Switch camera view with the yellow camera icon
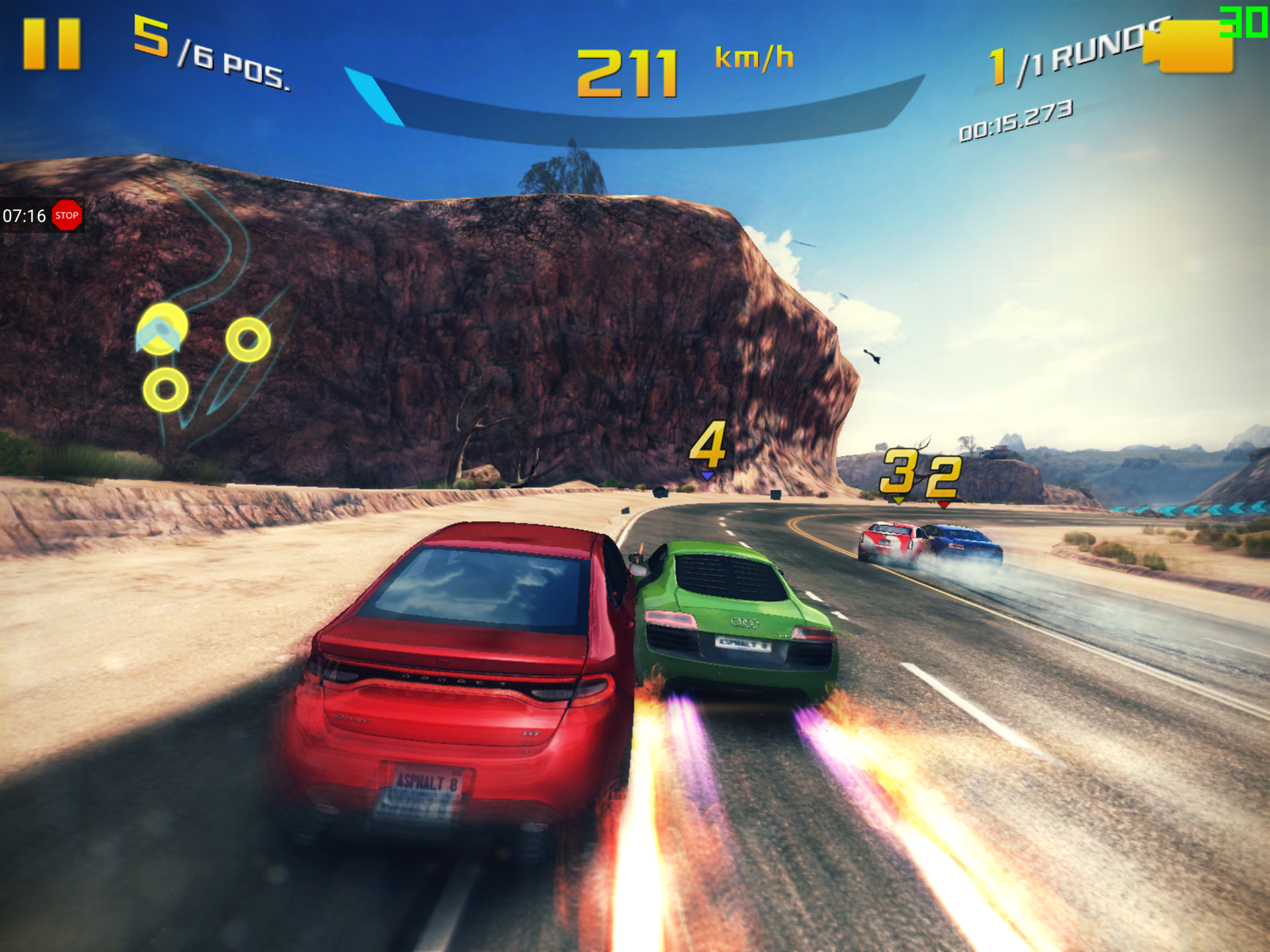Screen dimensions: 1270x952 (x=1193, y=48)
